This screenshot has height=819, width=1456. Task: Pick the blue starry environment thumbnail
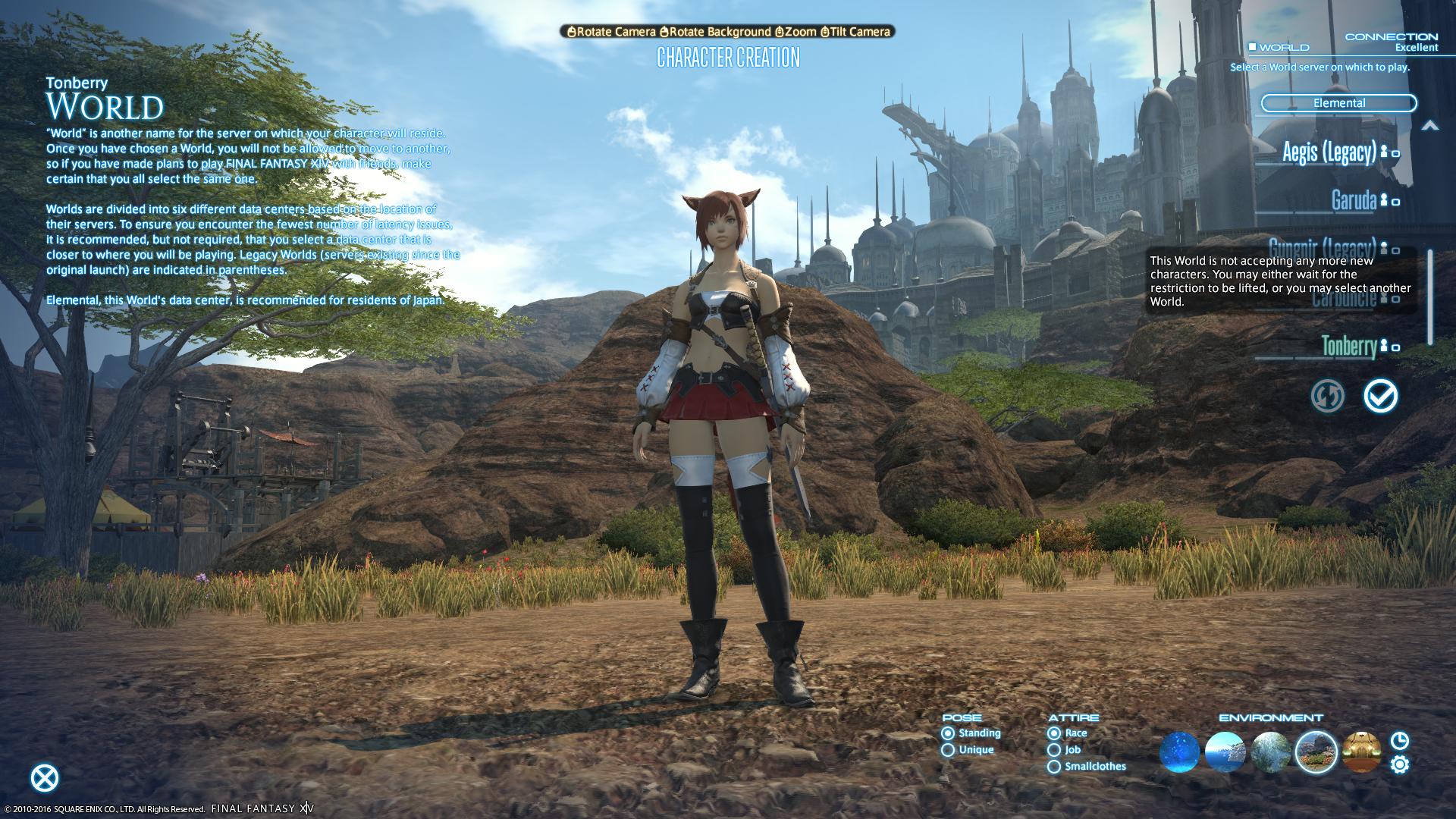[1179, 752]
